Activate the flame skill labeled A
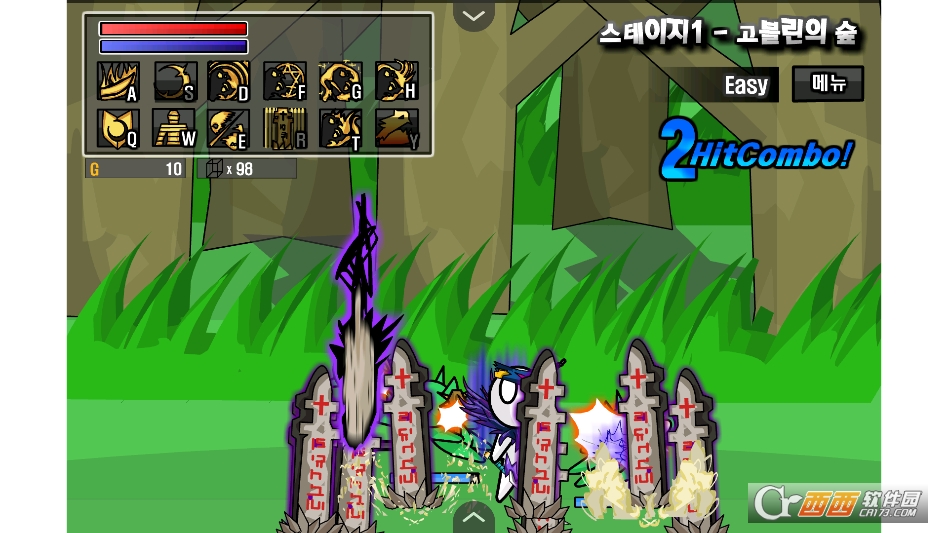948x533 pixels. [118, 81]
